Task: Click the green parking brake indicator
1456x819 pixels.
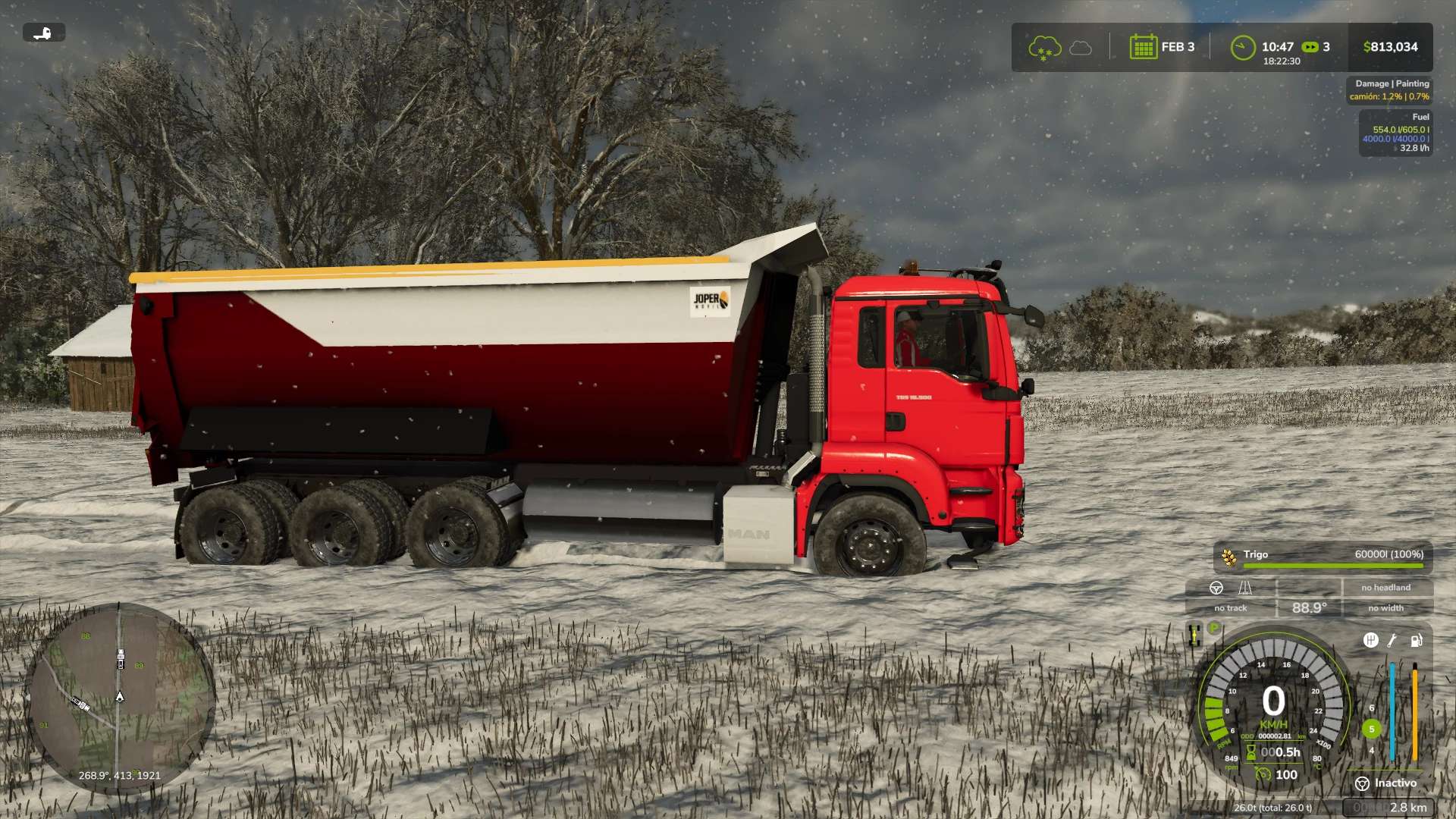Action: tap(1214, 628)
